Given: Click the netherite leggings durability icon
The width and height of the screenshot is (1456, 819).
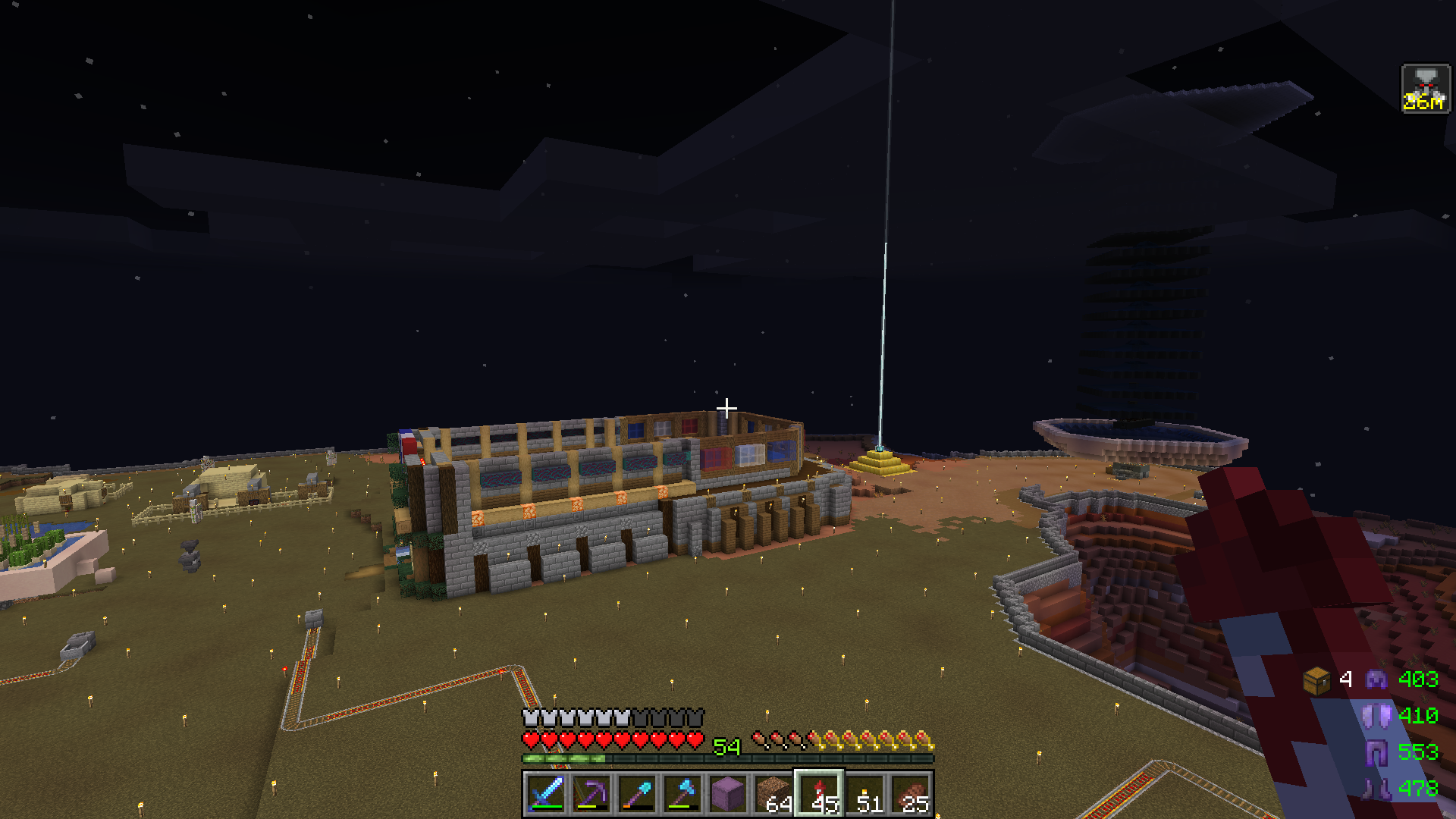Looking at the screenshot, I should [x=1376, y=752].
